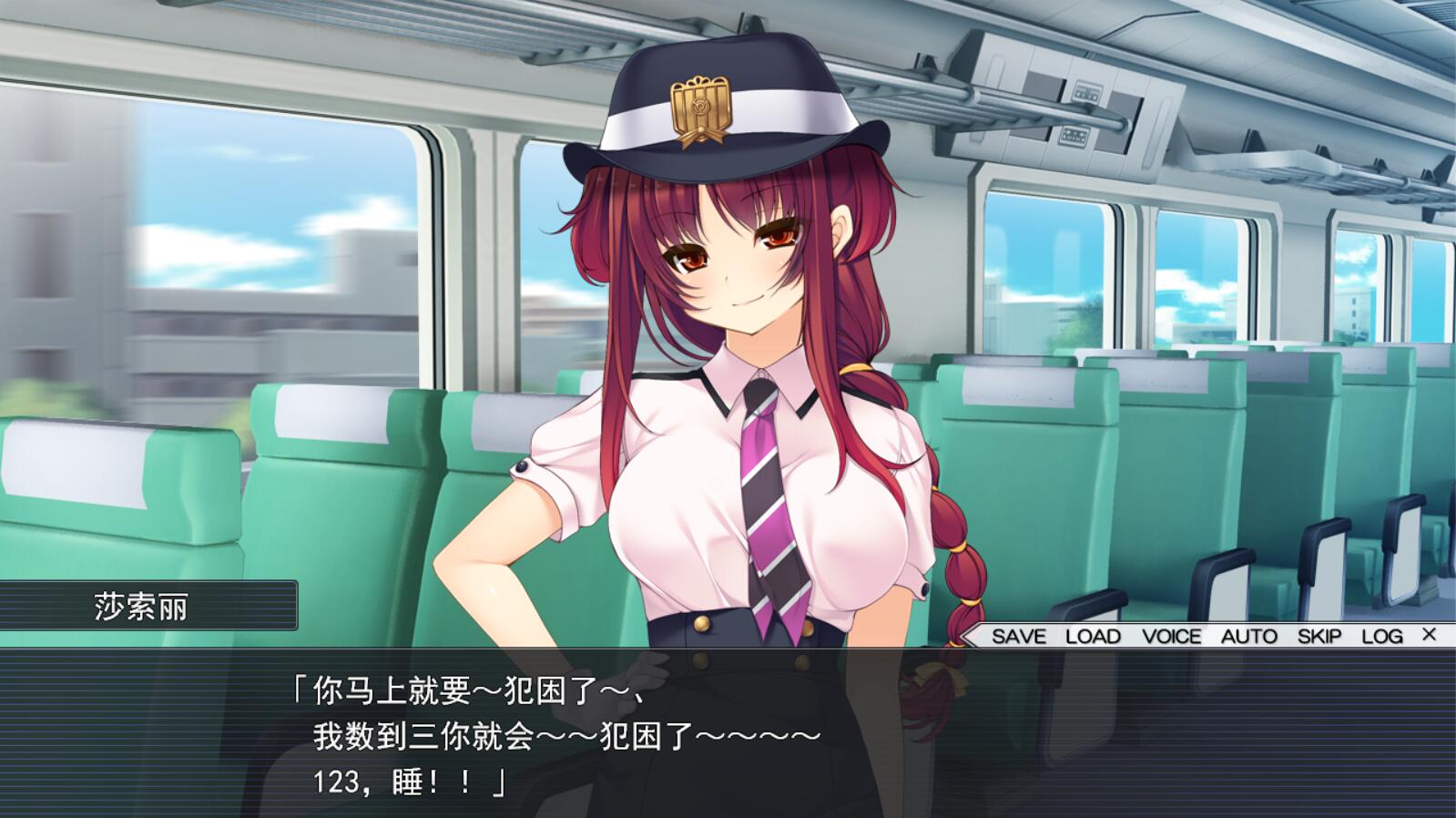Hide the text box with X
1456x818 pixels.
[x=1429, y=634]
